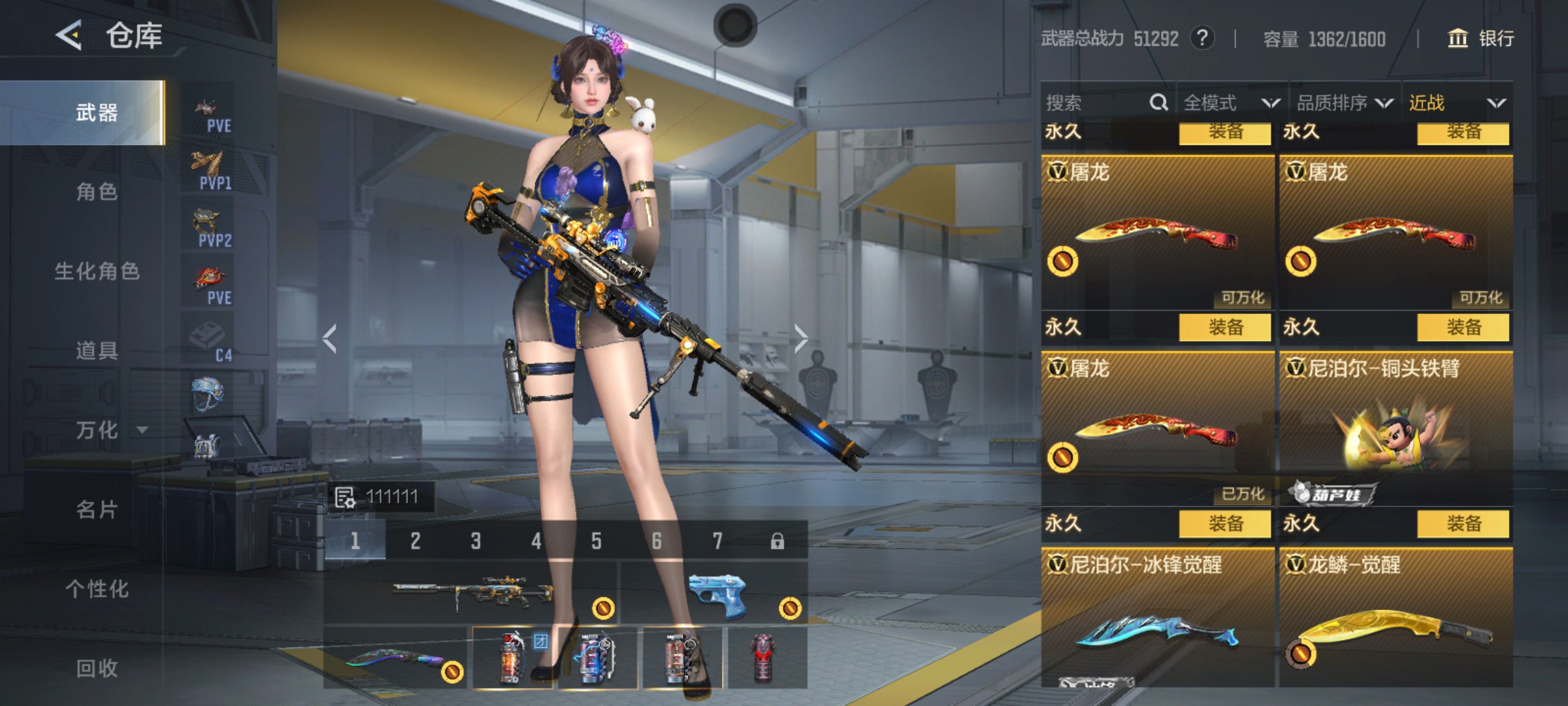1568x706 pixels.
Task: Select the blue pistol secondary slot
Action: [x=715, y=592]
